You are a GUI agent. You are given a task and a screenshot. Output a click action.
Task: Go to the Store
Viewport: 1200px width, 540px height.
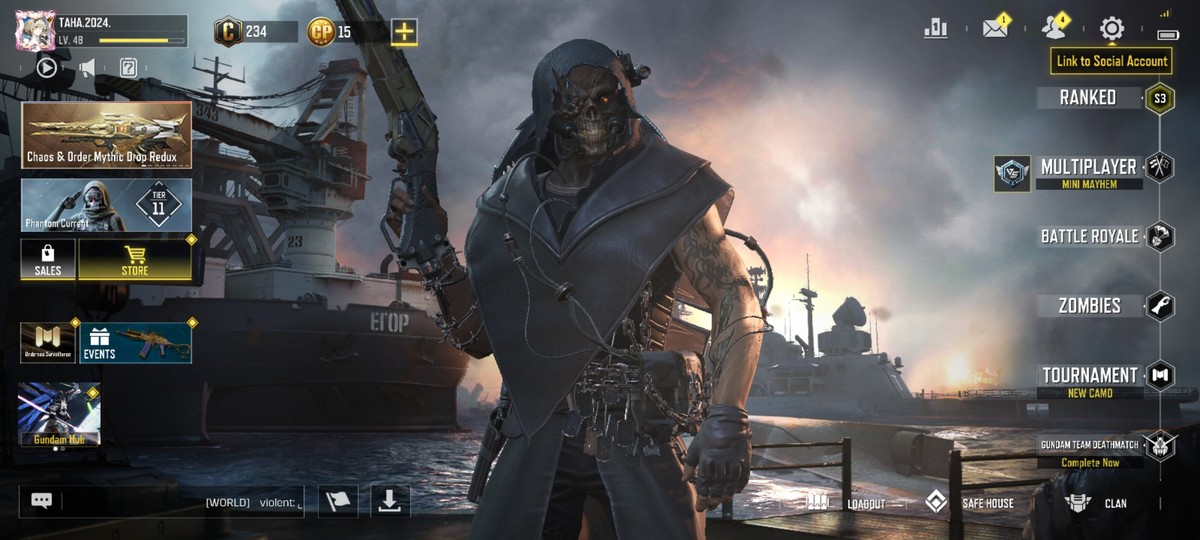135,259
